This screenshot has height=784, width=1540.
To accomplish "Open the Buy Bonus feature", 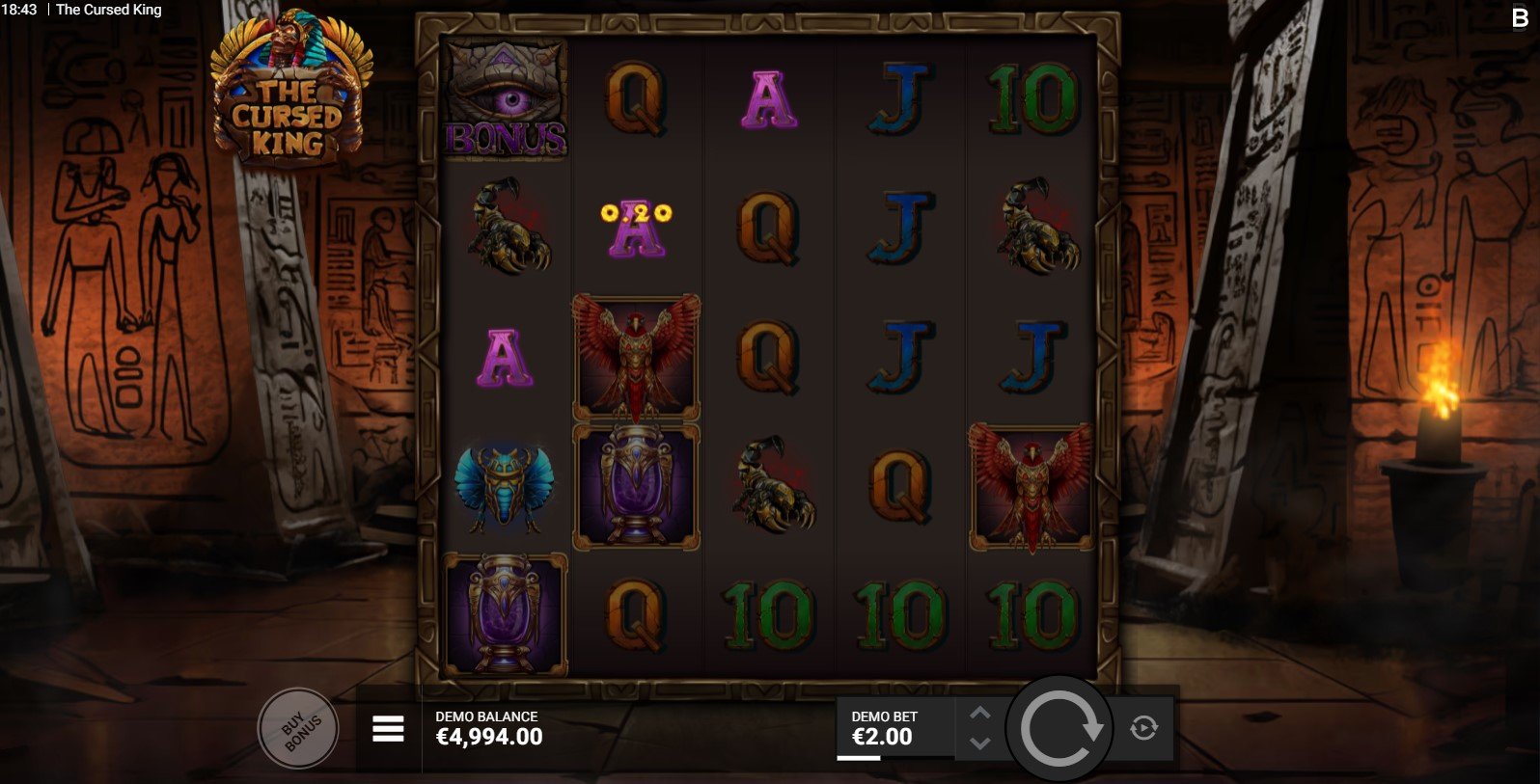I will (x=298, y=729).
